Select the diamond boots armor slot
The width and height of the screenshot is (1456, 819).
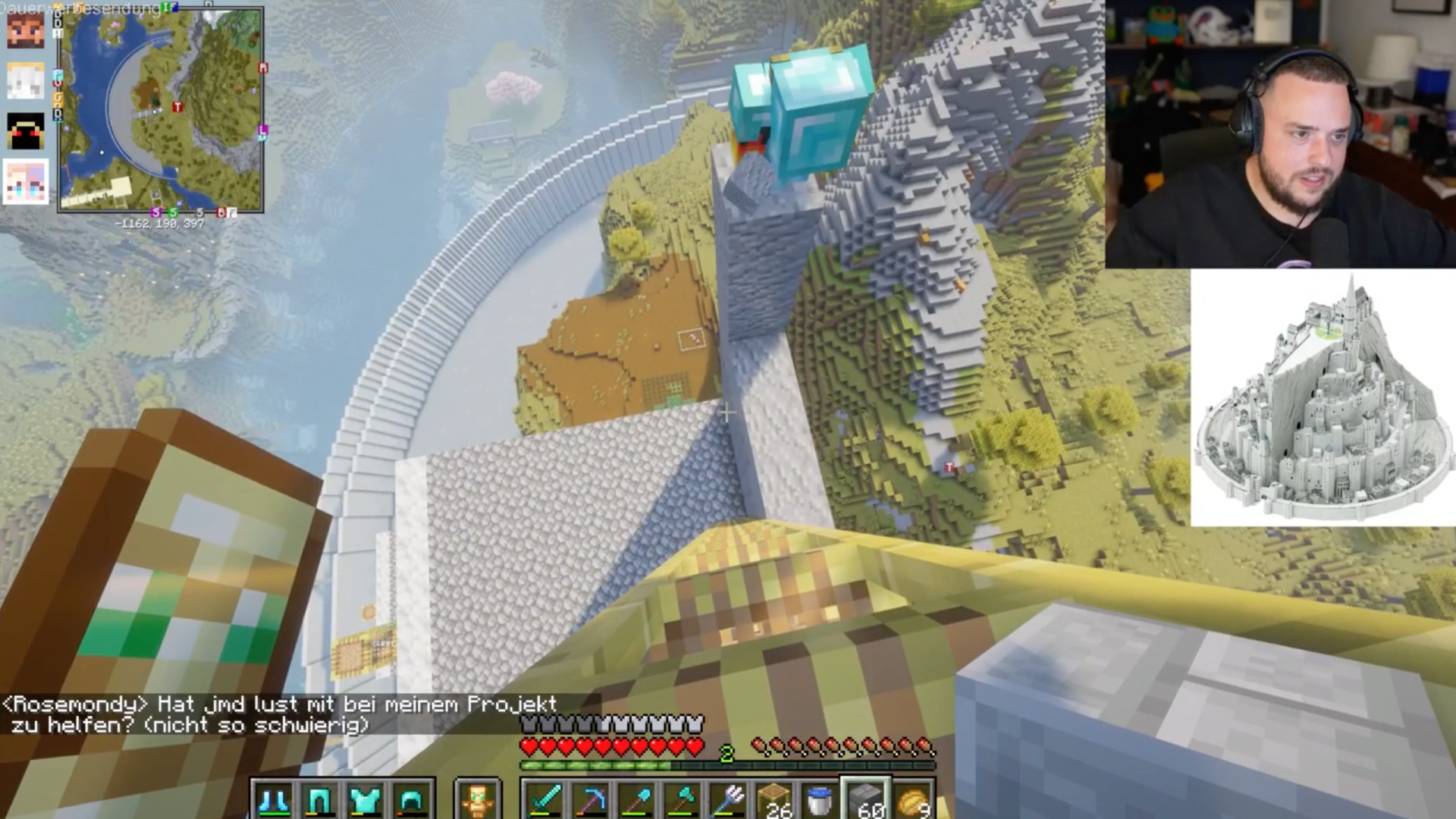coord(274,801)
